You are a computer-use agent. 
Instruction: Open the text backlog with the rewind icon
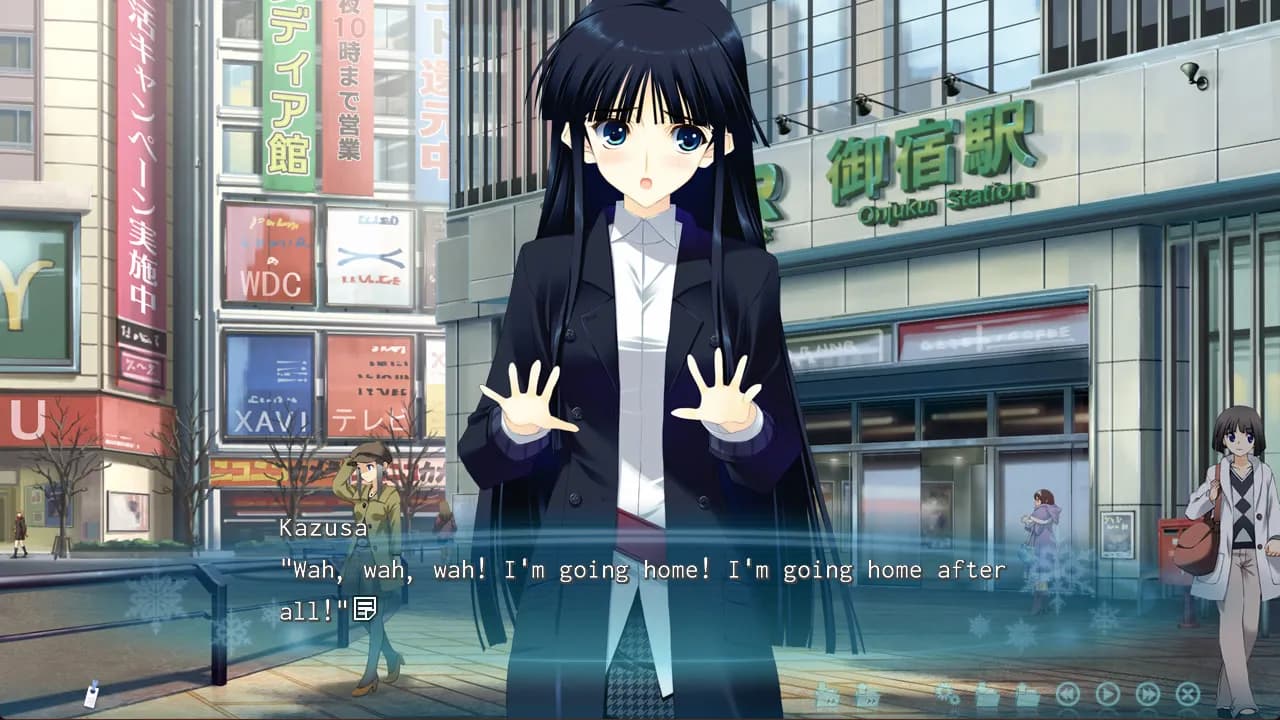pyautogui.click(x=1066, y=693)
